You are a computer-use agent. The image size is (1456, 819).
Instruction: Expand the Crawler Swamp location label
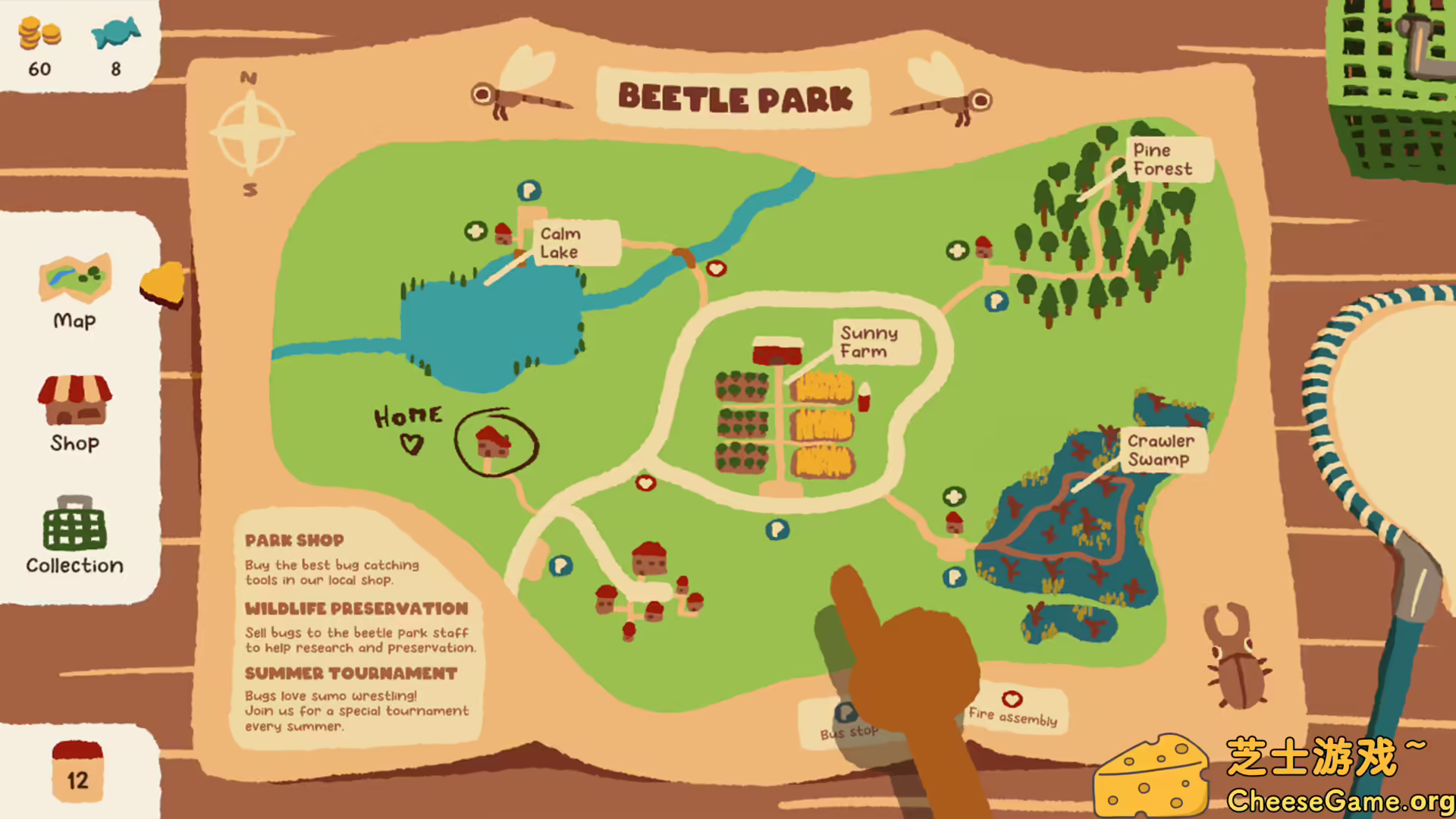point(1162,449)
